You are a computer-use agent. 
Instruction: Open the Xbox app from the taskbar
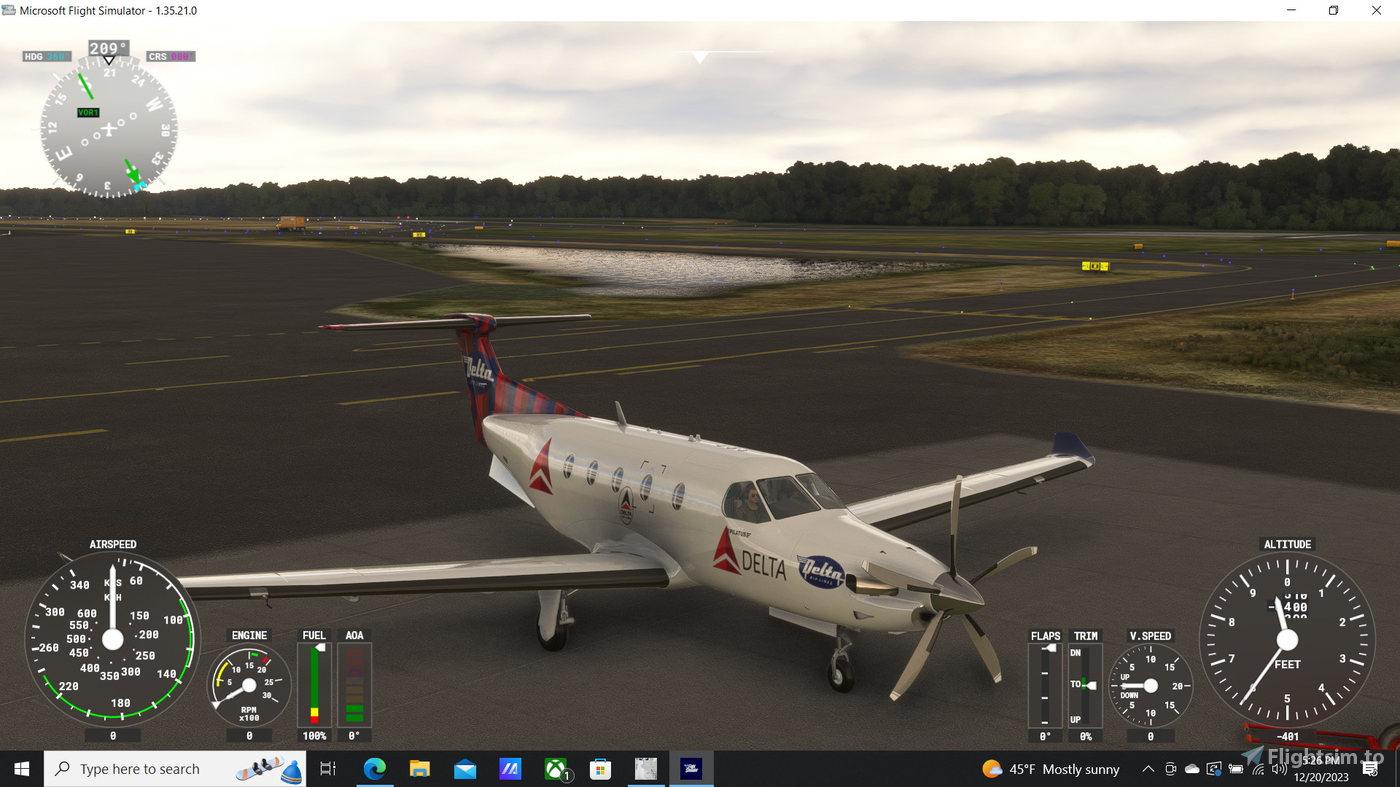pos(557,768)
